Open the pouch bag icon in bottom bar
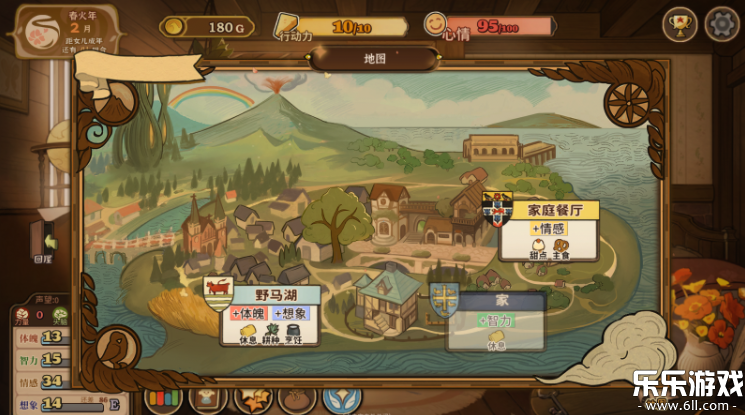Viewport: 745px width, 415px height. click(296, 398)
